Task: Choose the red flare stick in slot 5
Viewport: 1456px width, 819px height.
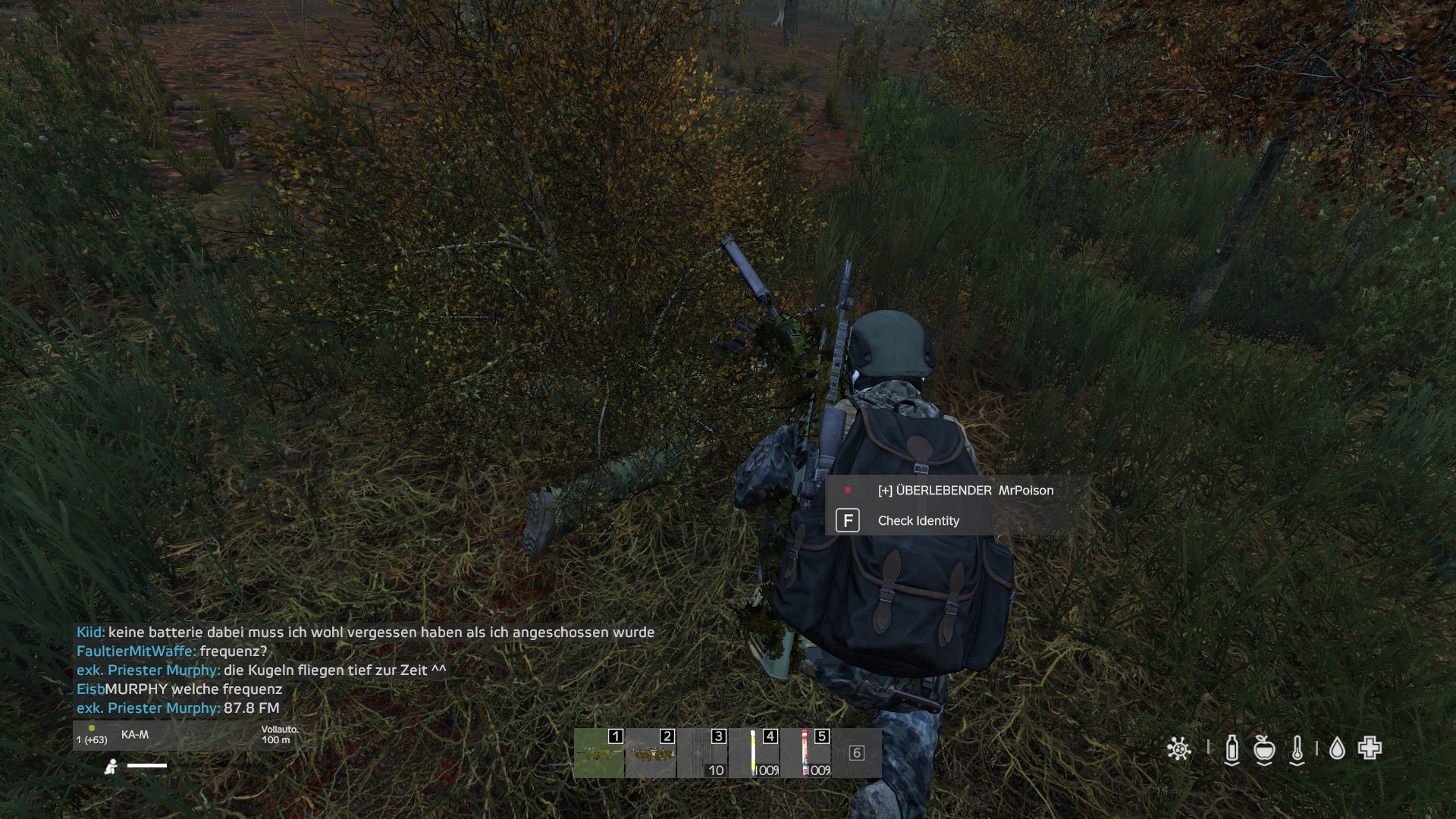Action: [805, 753]
